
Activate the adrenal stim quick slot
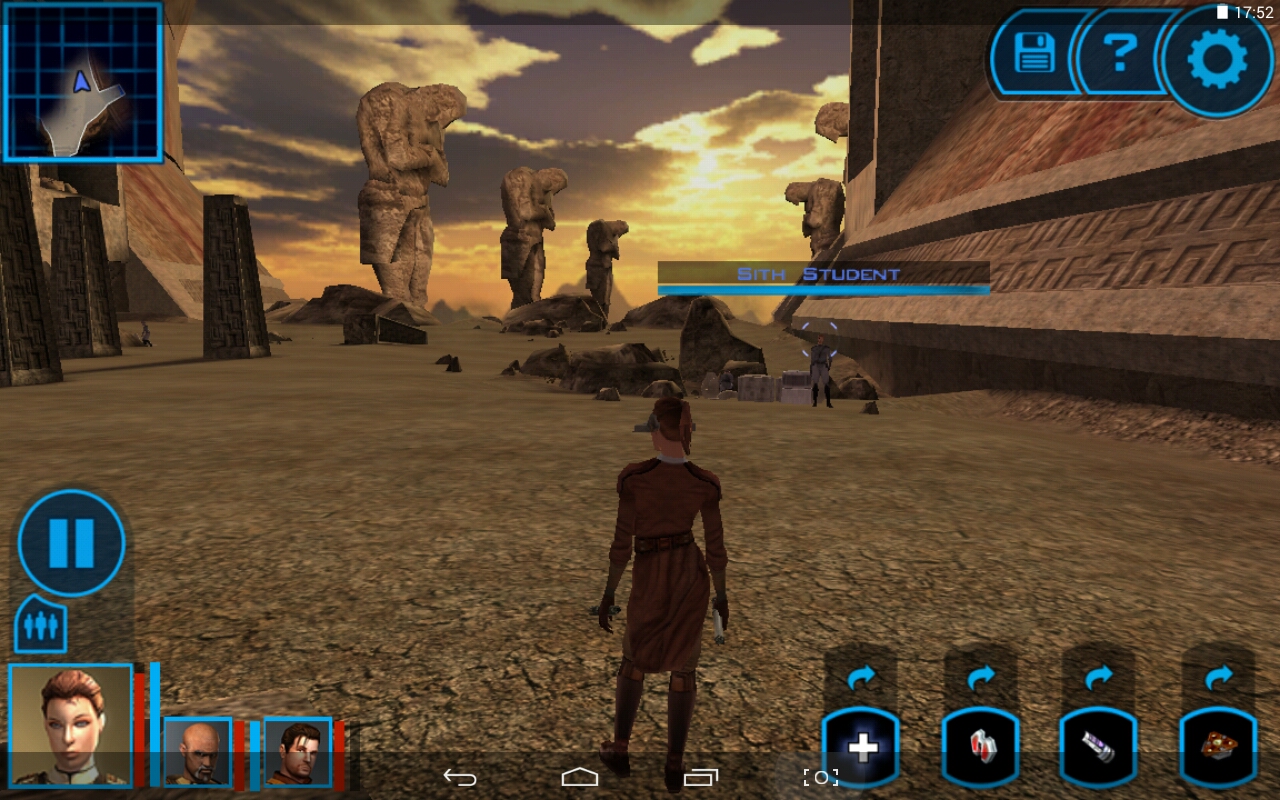coord(1100,745)
